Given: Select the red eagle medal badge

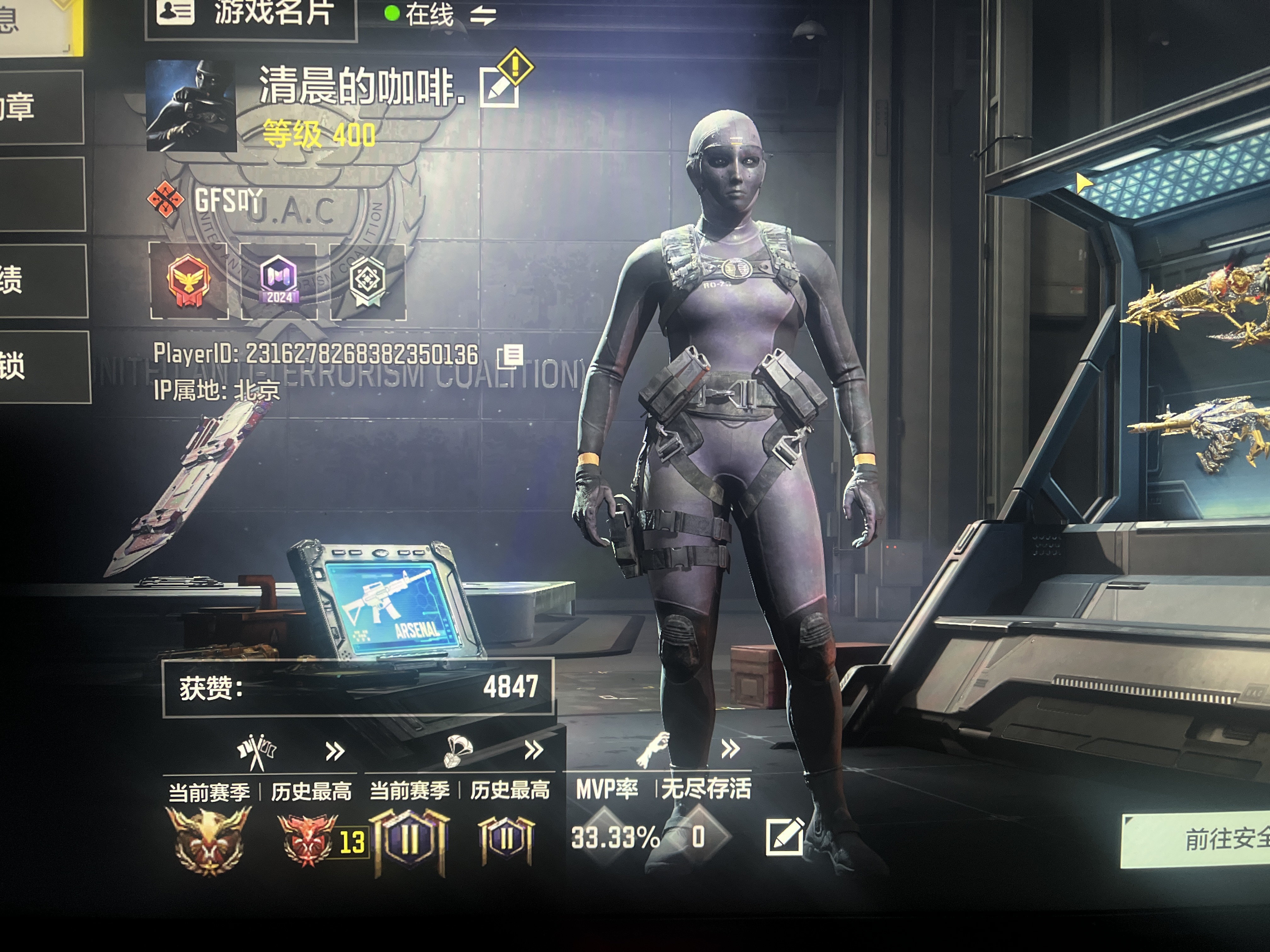Looking at the screenshot, I should [x=188, y=280].
